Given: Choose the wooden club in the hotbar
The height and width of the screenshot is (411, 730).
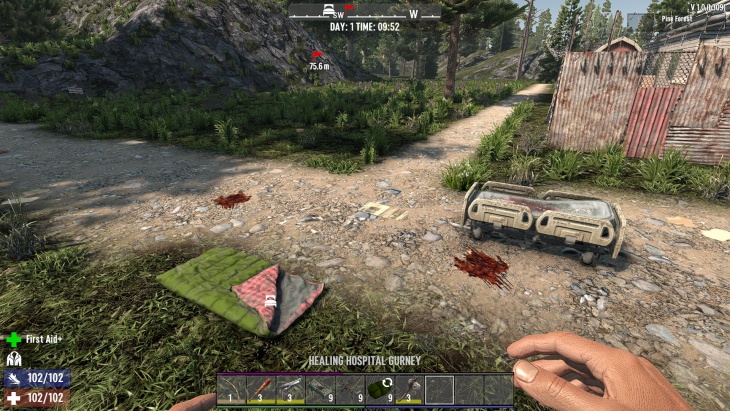Looking at the screenshot, I should click(261, 388).
